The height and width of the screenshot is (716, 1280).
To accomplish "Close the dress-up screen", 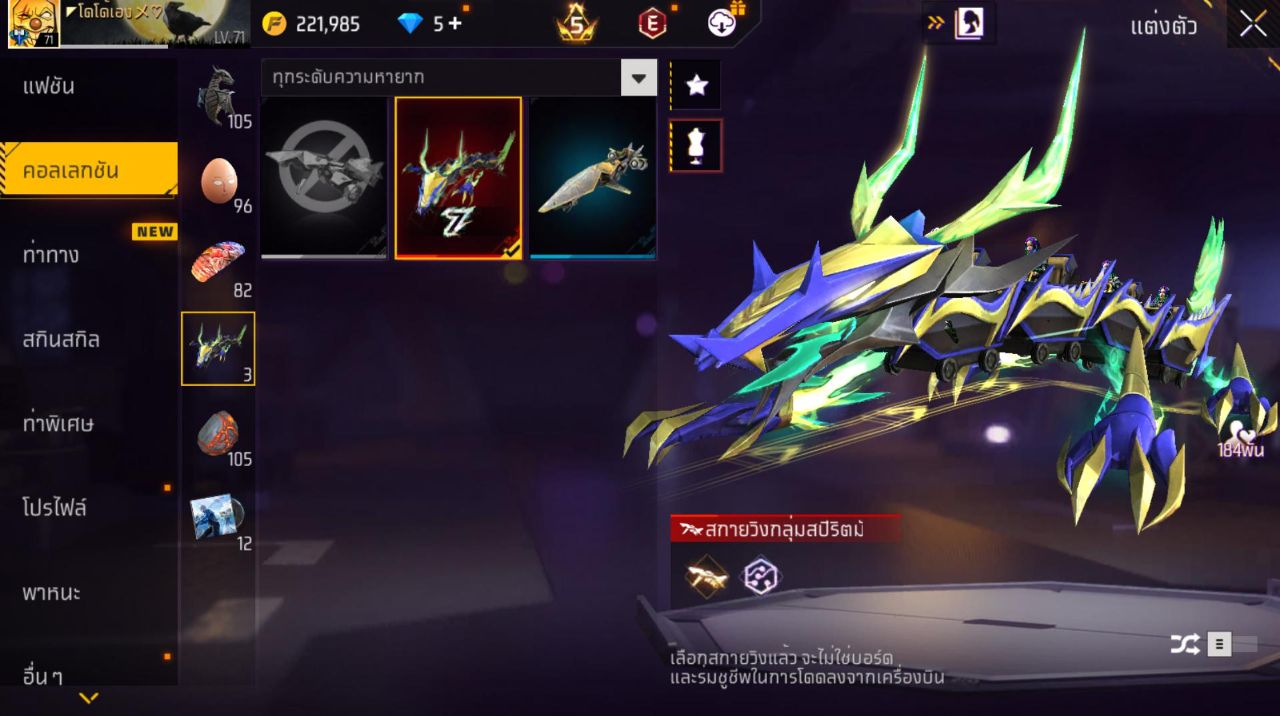I will (1253, 25).
